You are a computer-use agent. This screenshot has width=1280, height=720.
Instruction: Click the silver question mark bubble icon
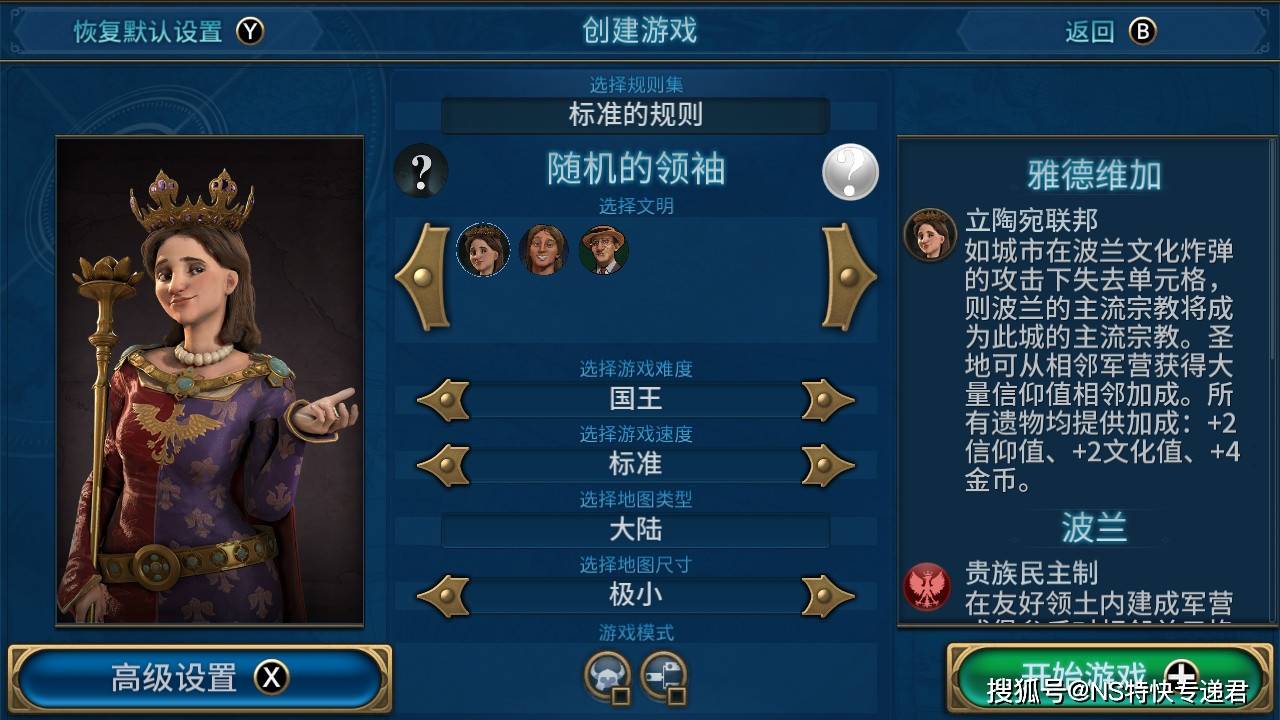coord(850,173)
